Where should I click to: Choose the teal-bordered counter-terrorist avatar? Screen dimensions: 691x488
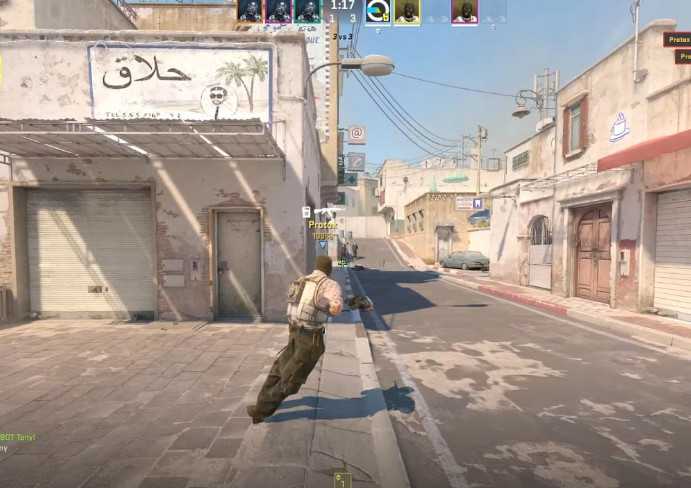[x=307, y=11]
